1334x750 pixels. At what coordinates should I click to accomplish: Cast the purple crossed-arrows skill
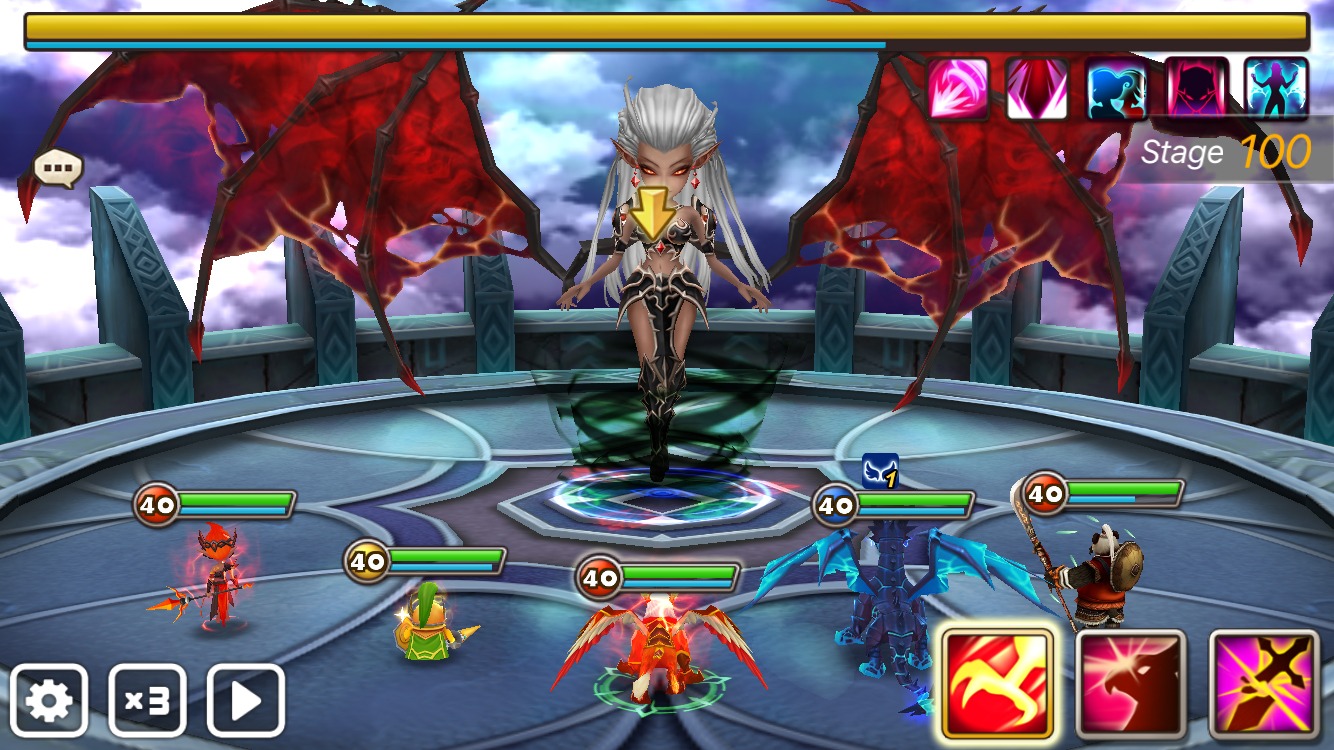pos(1263,686)
